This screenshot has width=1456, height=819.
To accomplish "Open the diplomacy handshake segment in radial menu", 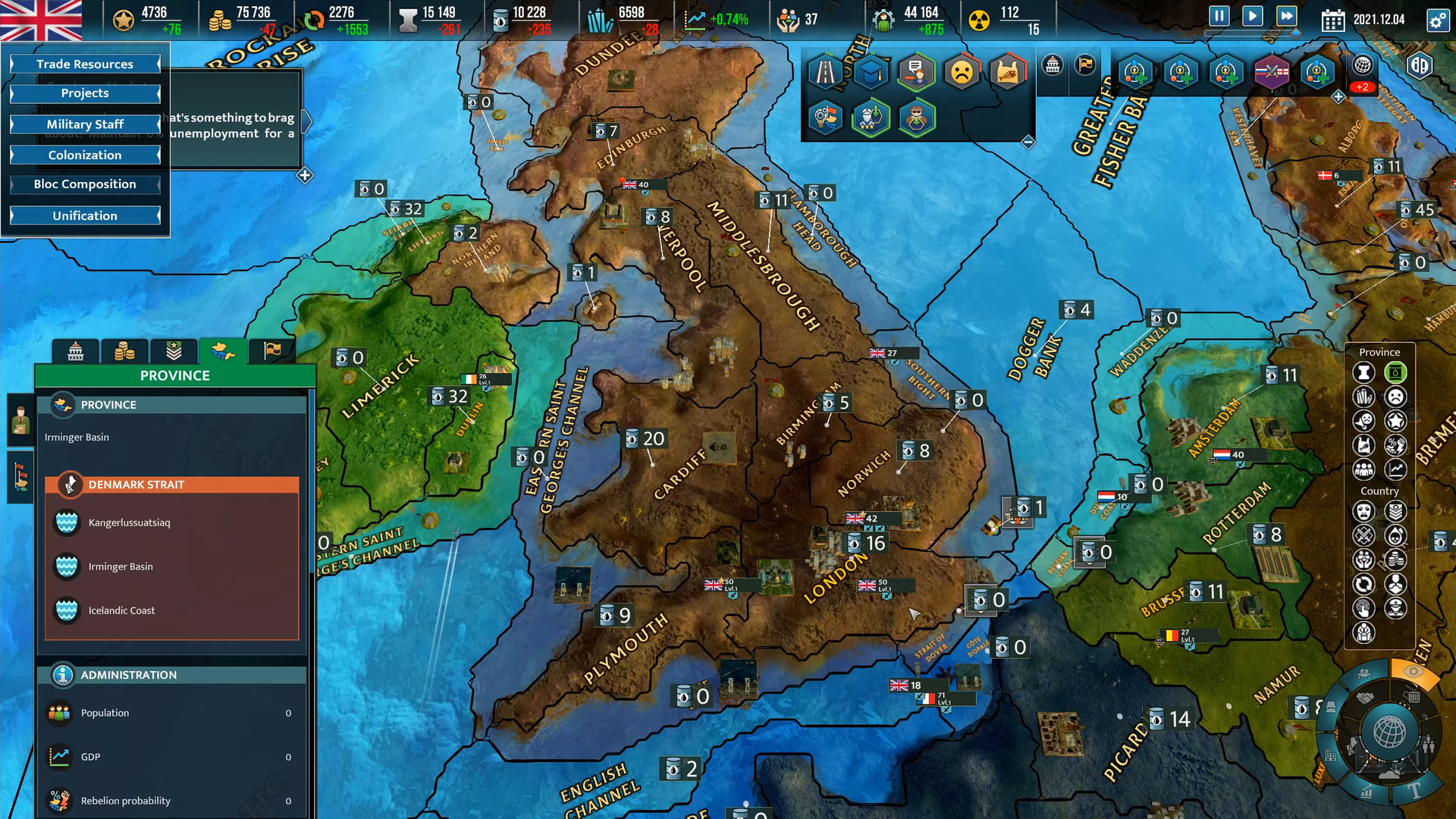I will click(x=1365, y=697).
